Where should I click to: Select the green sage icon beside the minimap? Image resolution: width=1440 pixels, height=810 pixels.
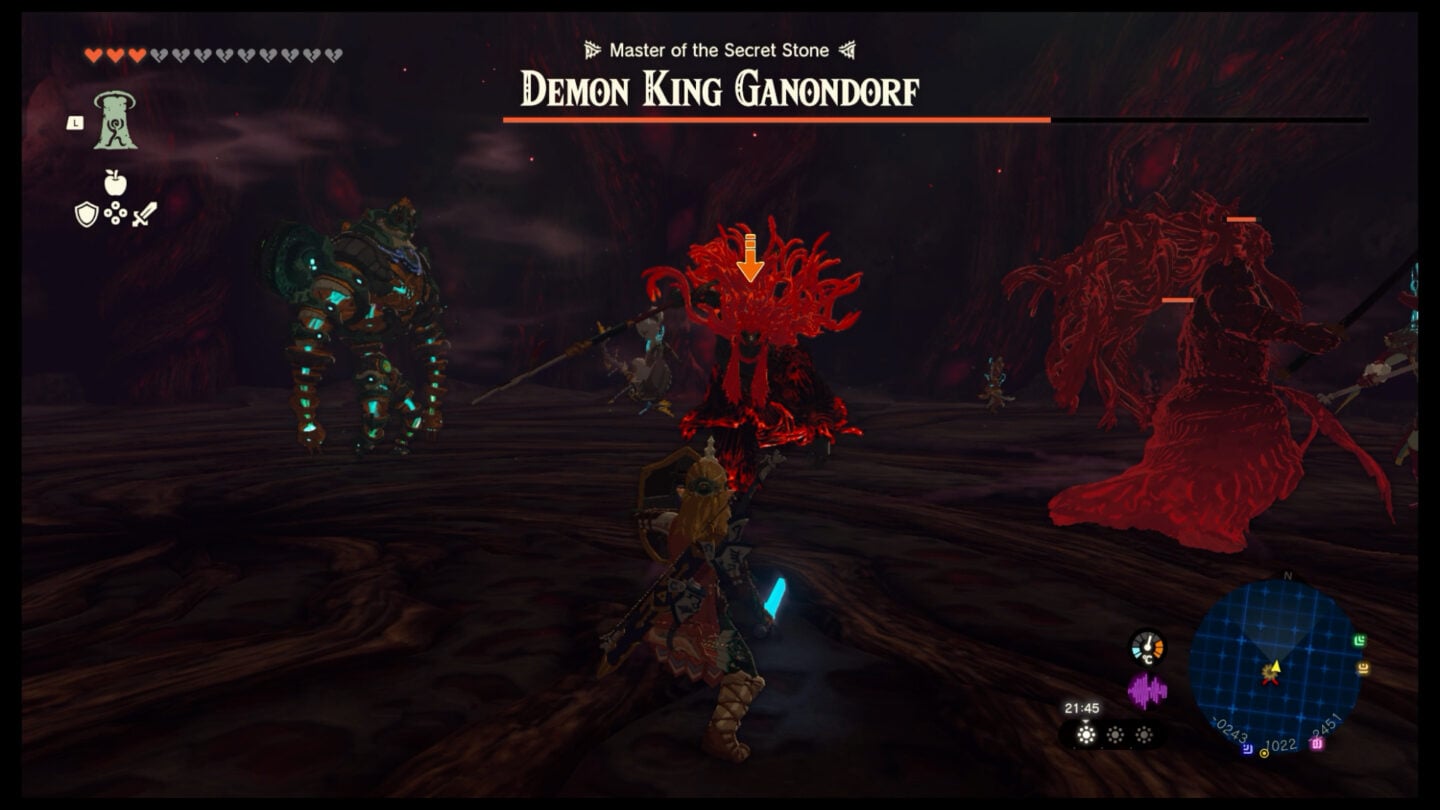point(1360,640)
